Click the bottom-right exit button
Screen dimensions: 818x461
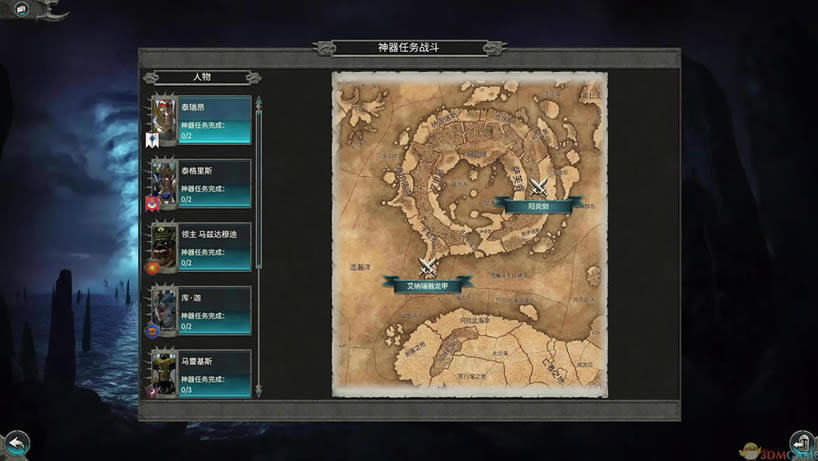(801, 442)
